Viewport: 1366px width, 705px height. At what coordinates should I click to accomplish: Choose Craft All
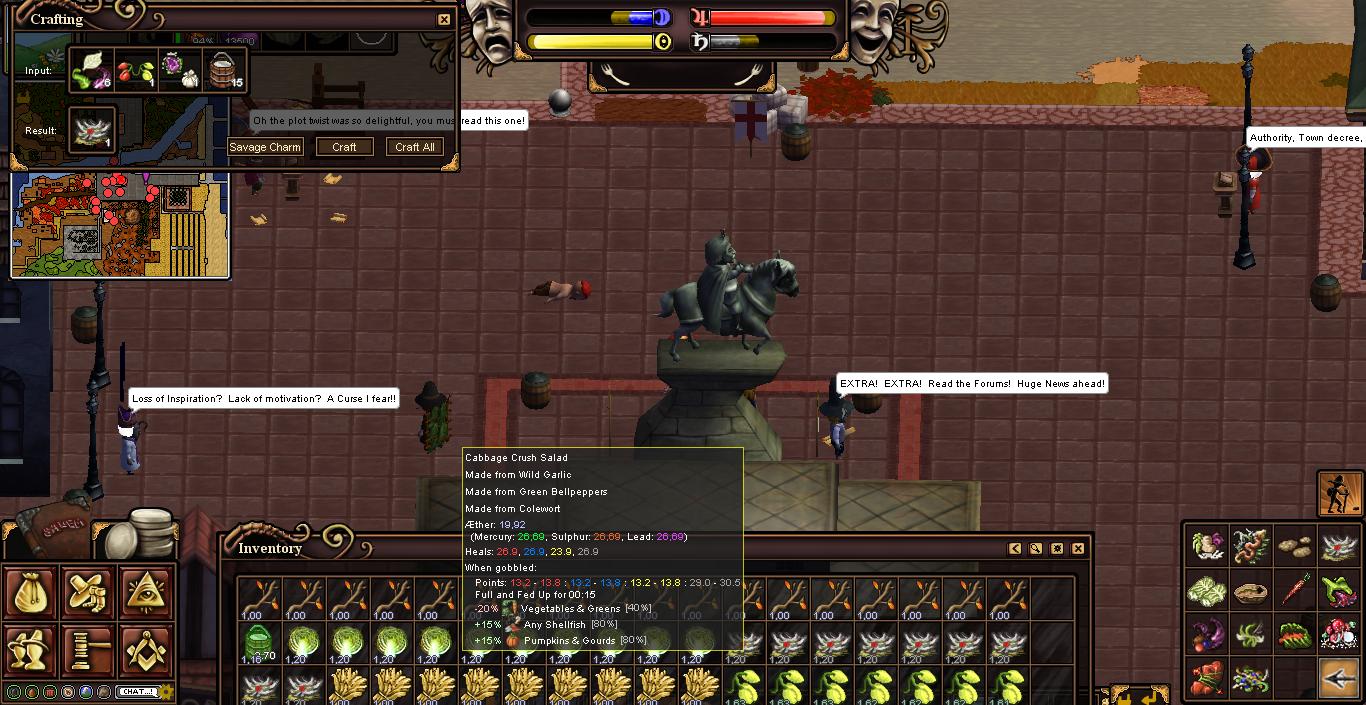tap(415, 147)
